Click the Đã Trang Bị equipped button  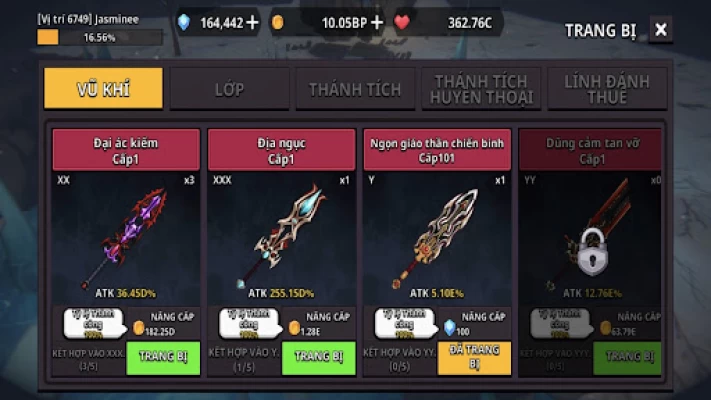[474, 357]
